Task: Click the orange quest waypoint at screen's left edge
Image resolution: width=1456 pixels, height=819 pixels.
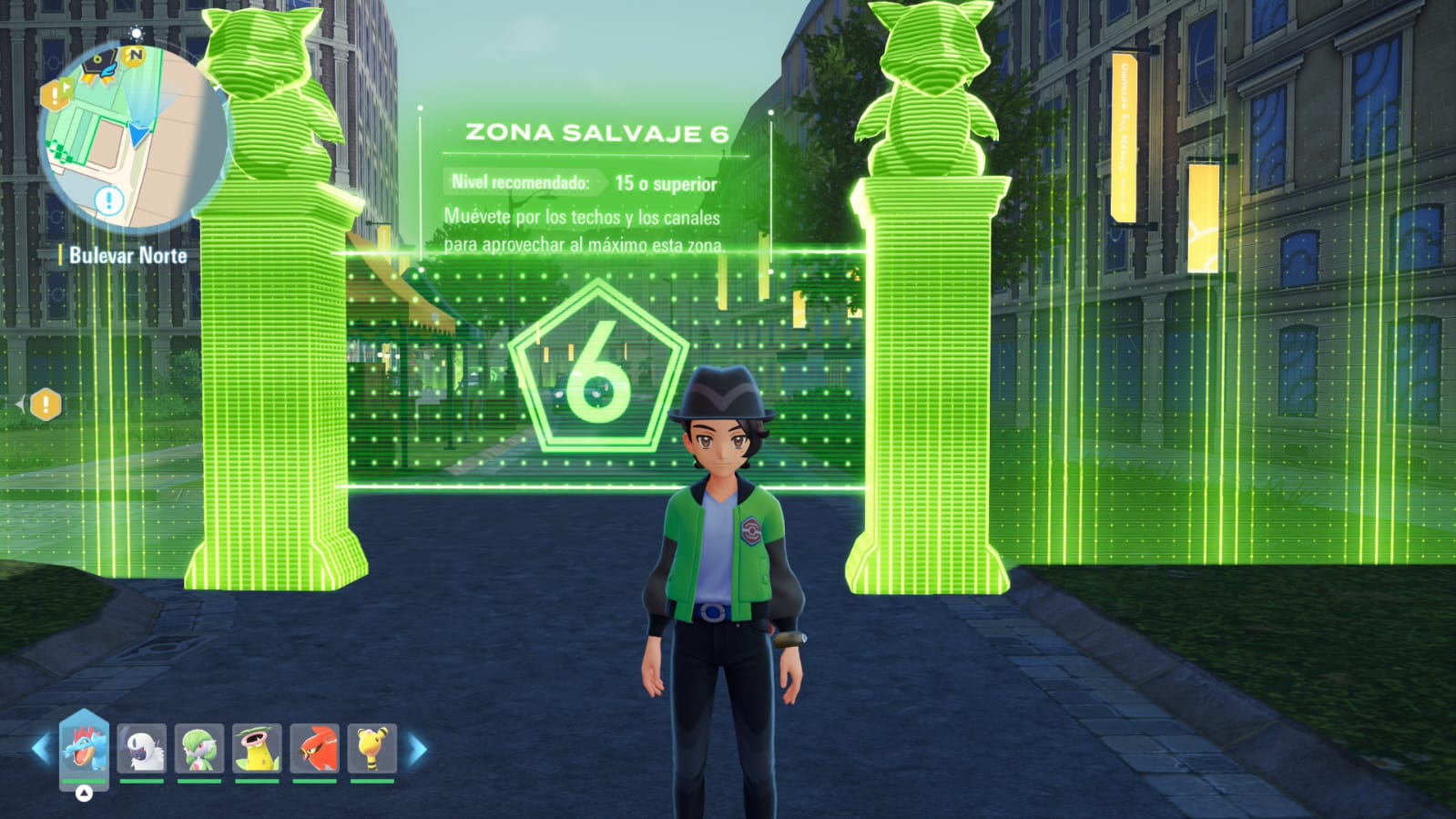Action: click(46, 404)
